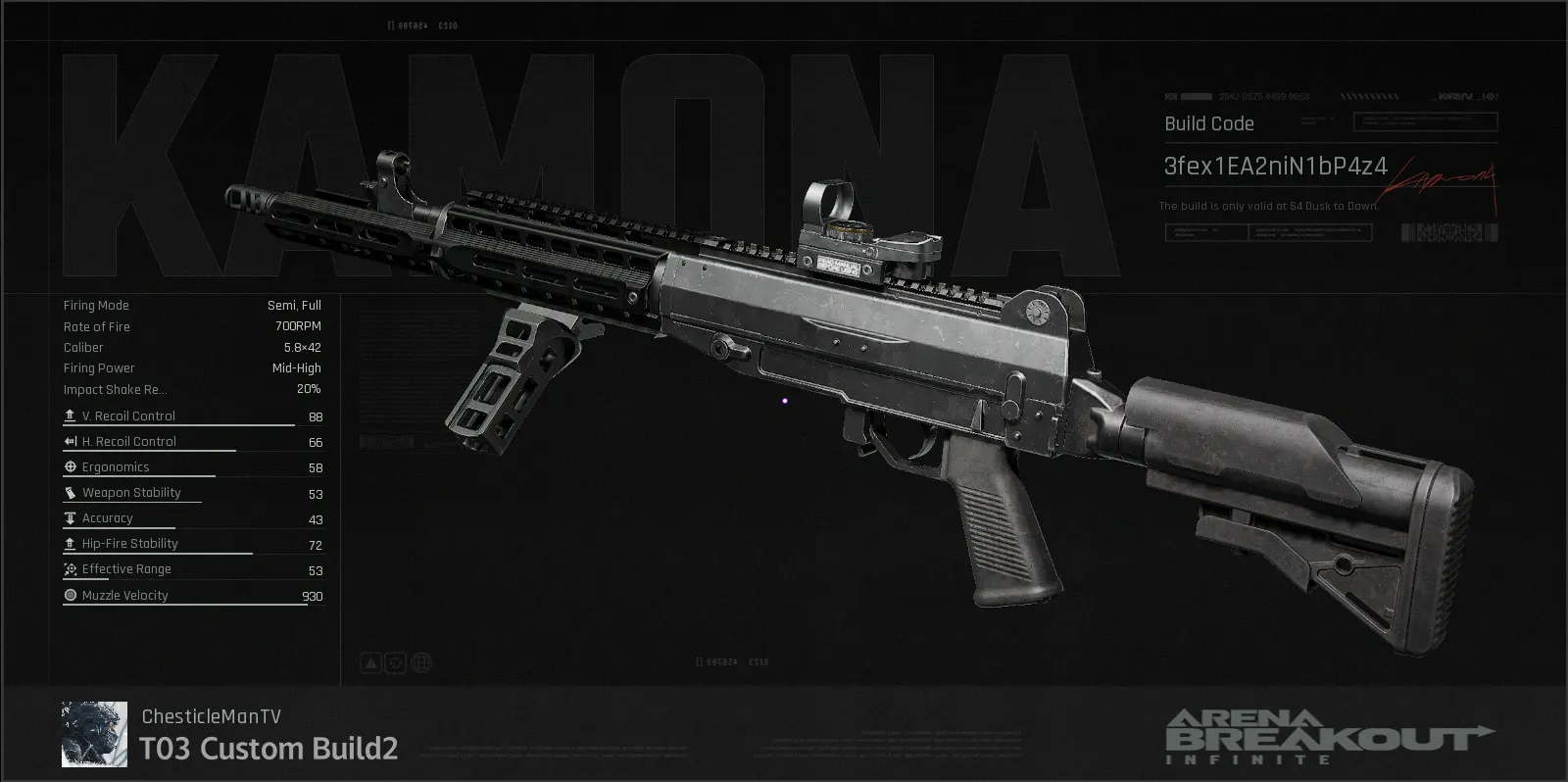Viewport: 1568px width, 782px height.
Task: Select the build code 3fex1EA2niN1bP4z4
Action: point(1275,167)
